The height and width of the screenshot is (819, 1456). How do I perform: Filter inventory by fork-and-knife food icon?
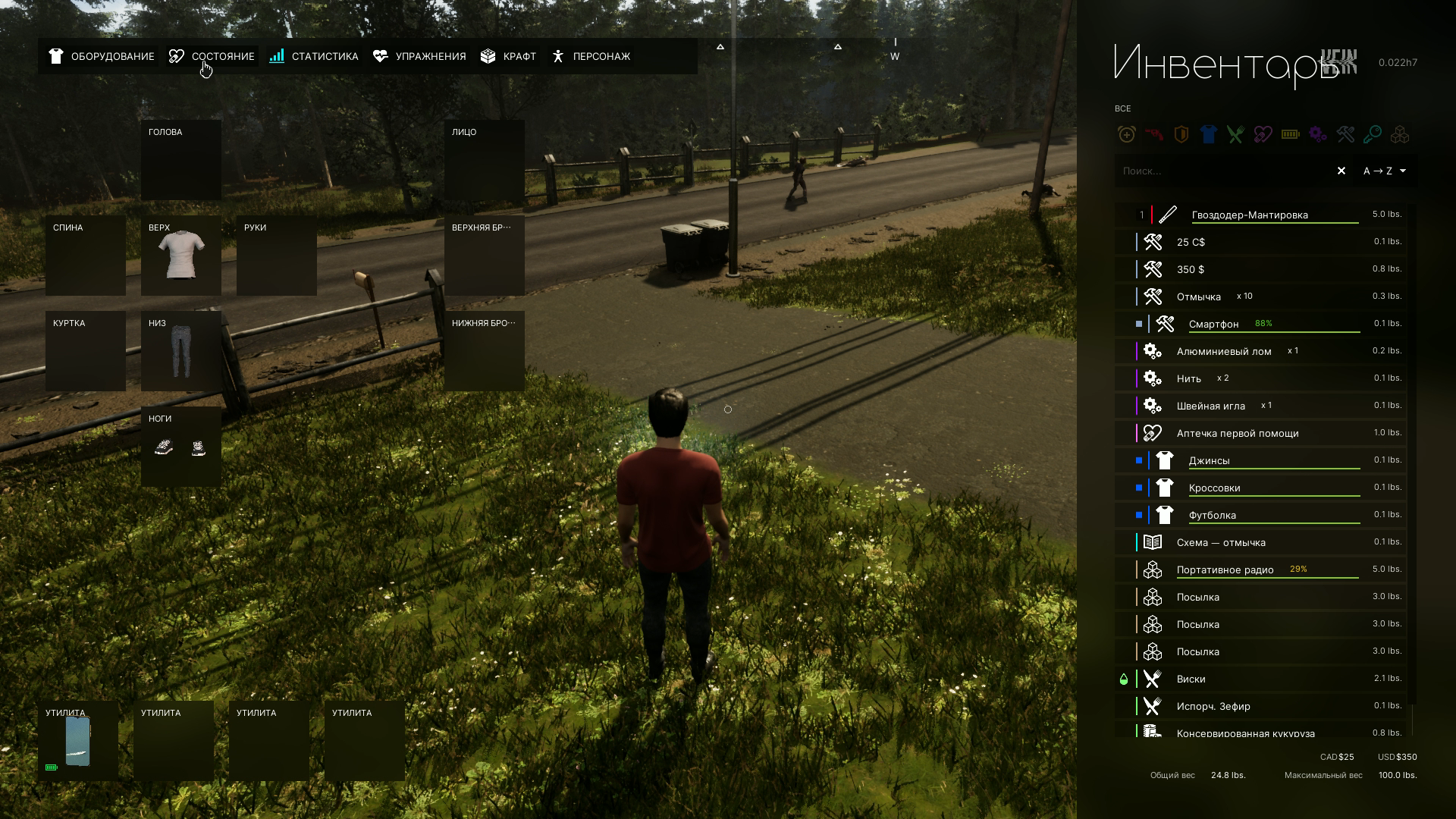point(1235,135)
